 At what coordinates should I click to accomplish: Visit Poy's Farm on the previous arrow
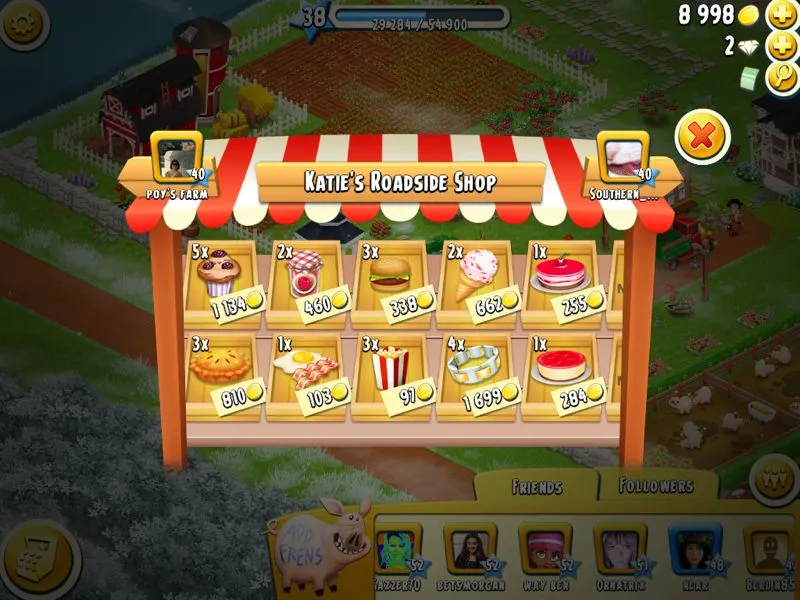coord(177,165)
